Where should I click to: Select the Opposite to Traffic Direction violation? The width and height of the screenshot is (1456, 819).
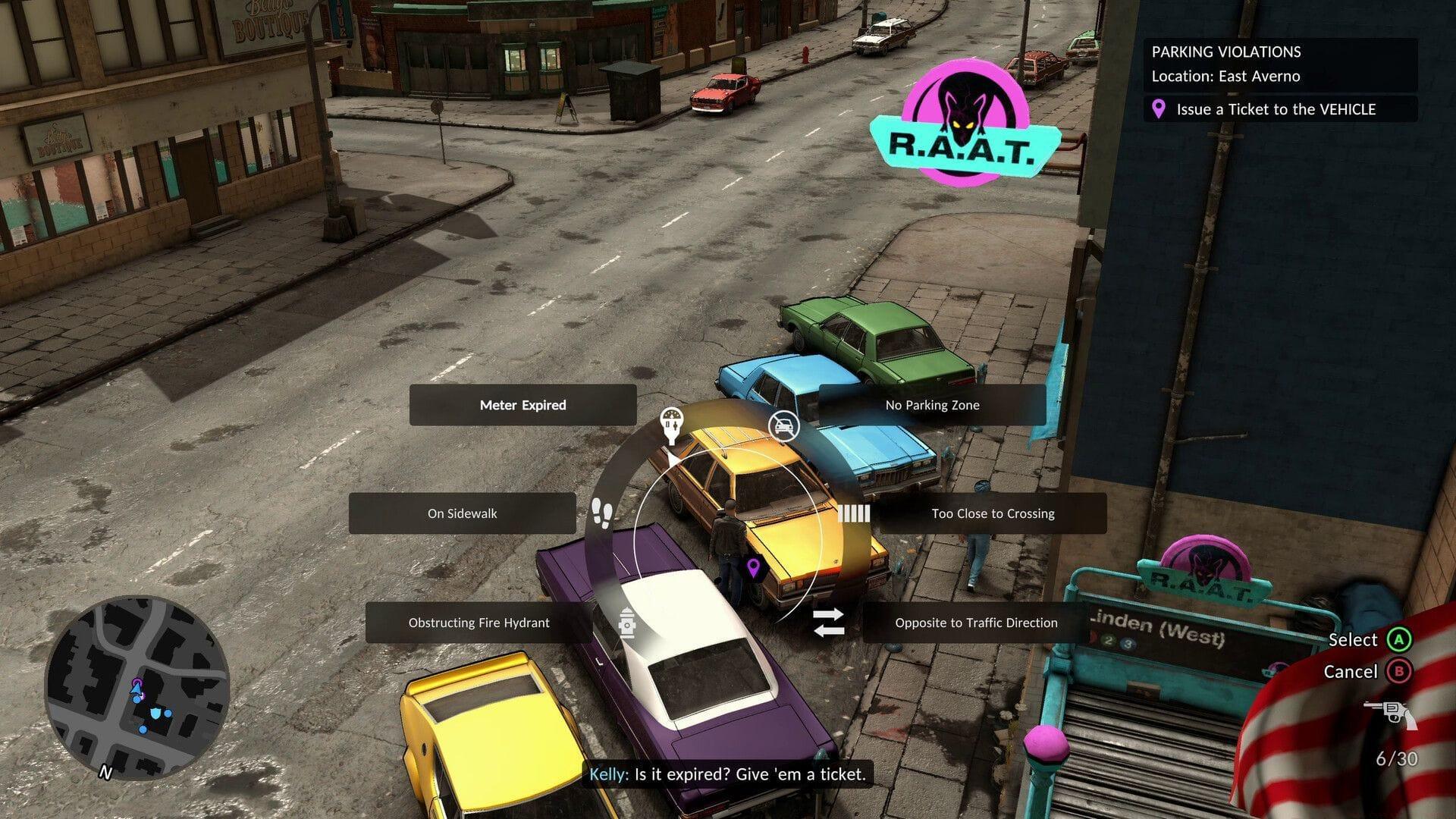point(975,623)
